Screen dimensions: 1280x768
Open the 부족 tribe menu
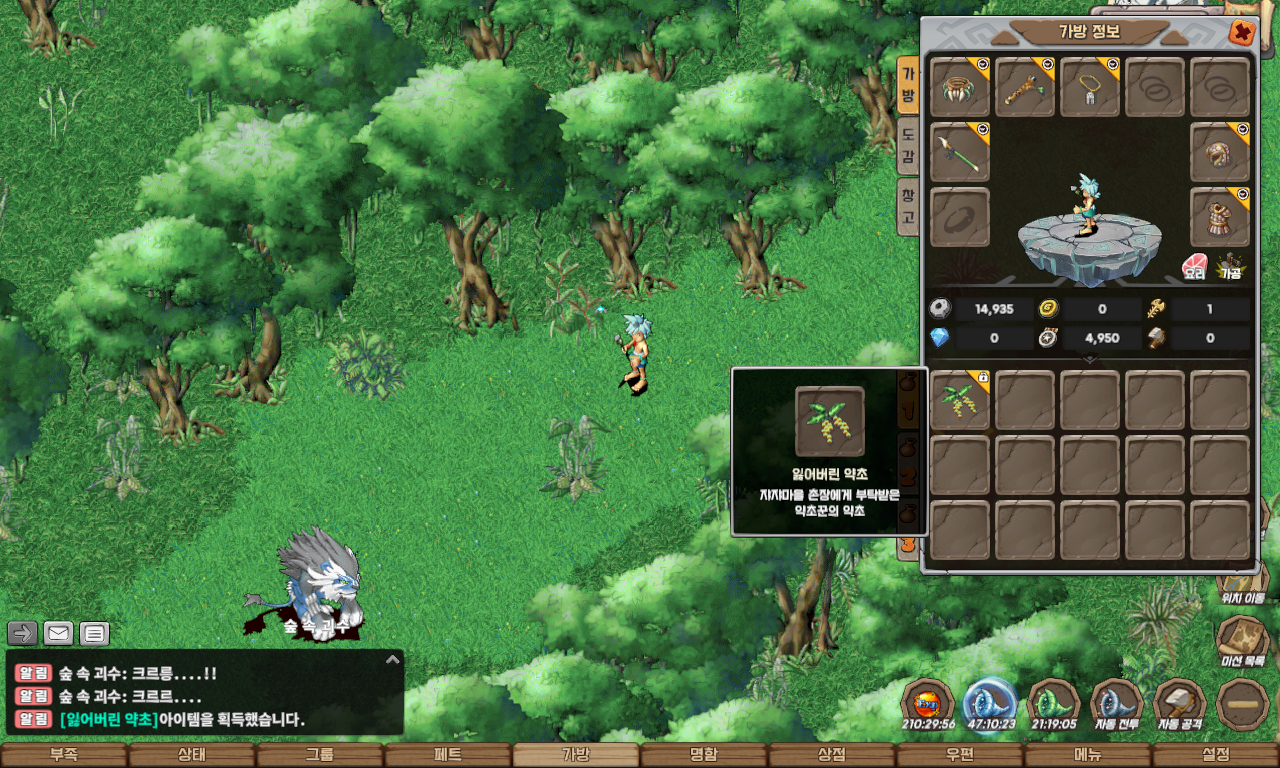(x=63, y=755)
